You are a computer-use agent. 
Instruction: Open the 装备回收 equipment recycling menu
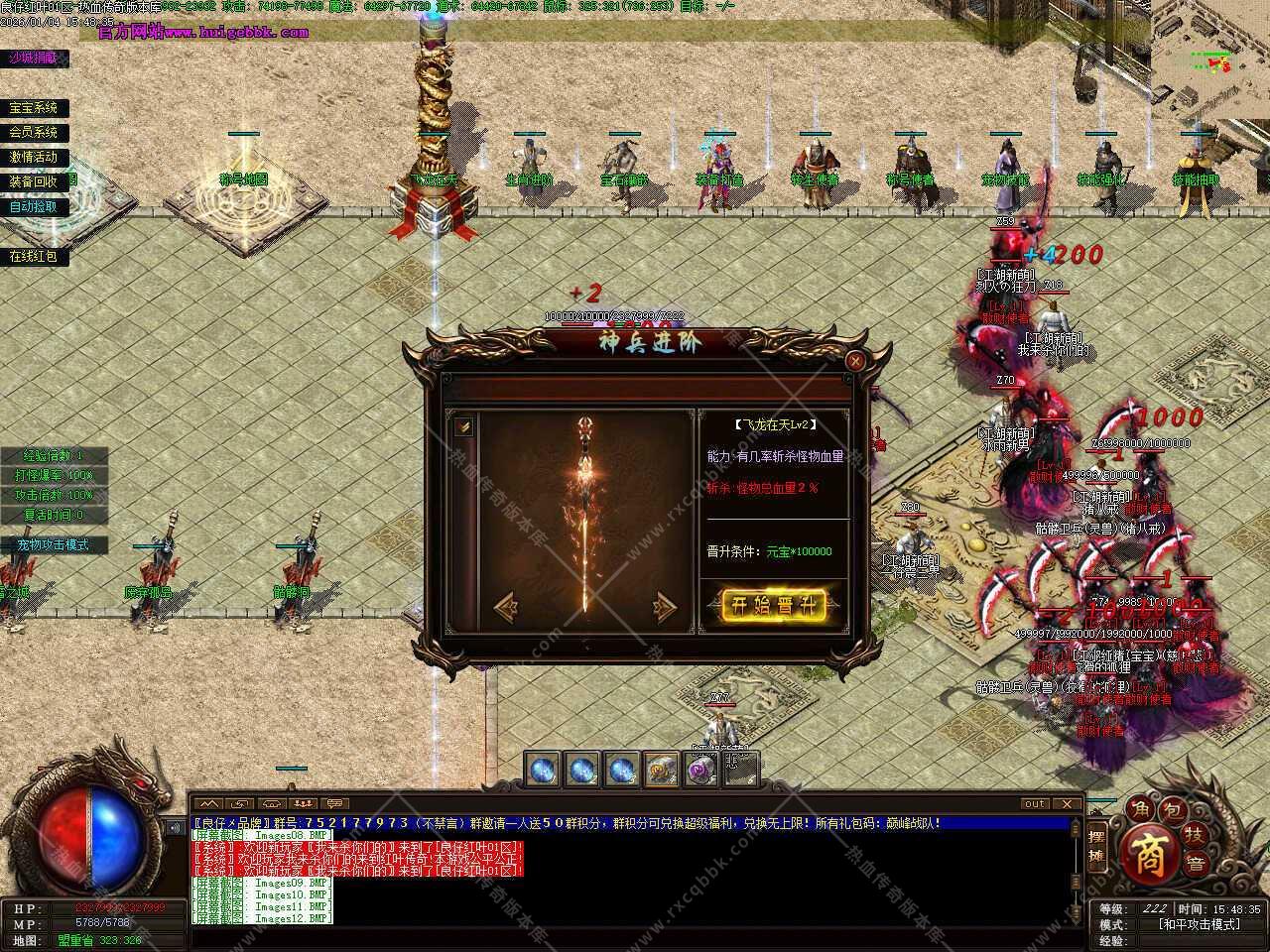(x=35, y=181)
